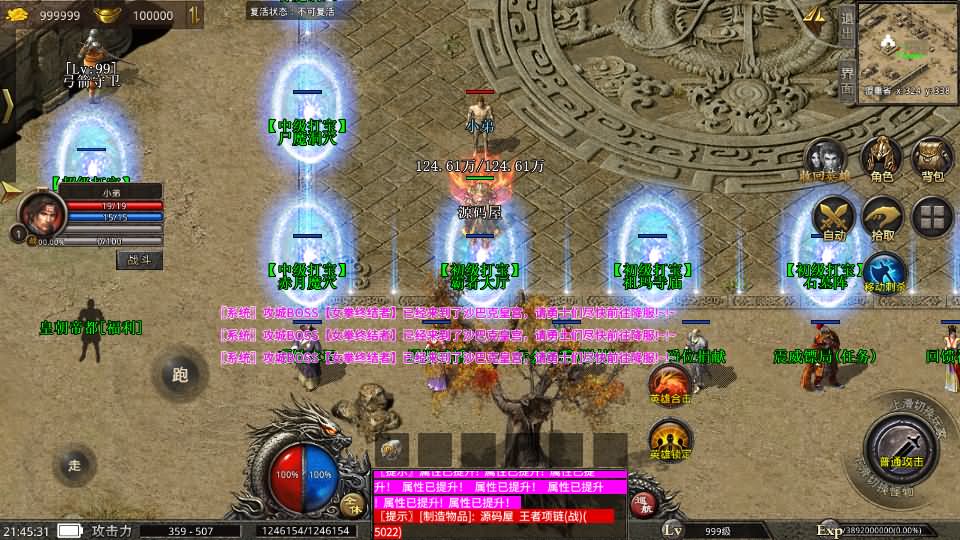Select the 跑 run button
The width and height of the screenshot is (960, 540).
(180, 375)
